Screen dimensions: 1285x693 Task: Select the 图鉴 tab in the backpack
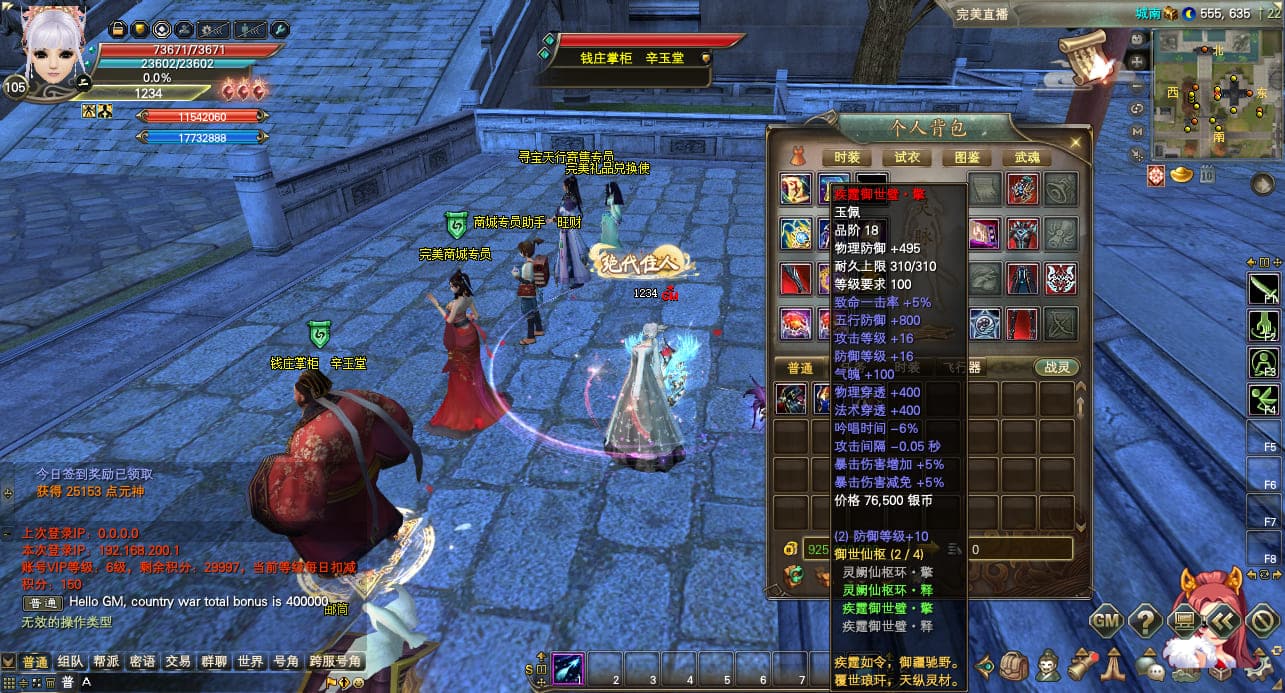pos(966,157)
